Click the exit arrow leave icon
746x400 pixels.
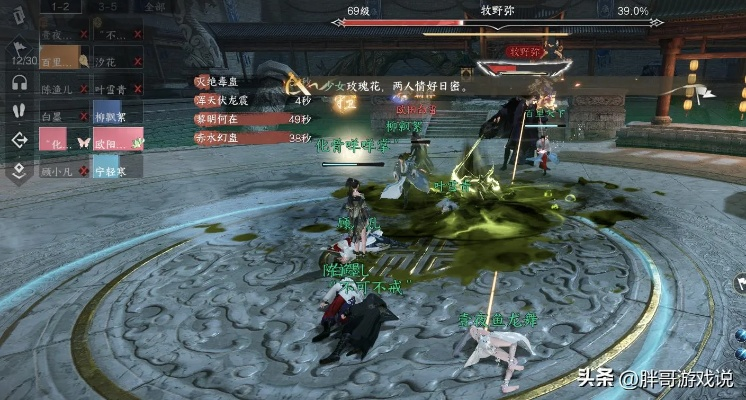pyautogui.click(x=19, y=140)
